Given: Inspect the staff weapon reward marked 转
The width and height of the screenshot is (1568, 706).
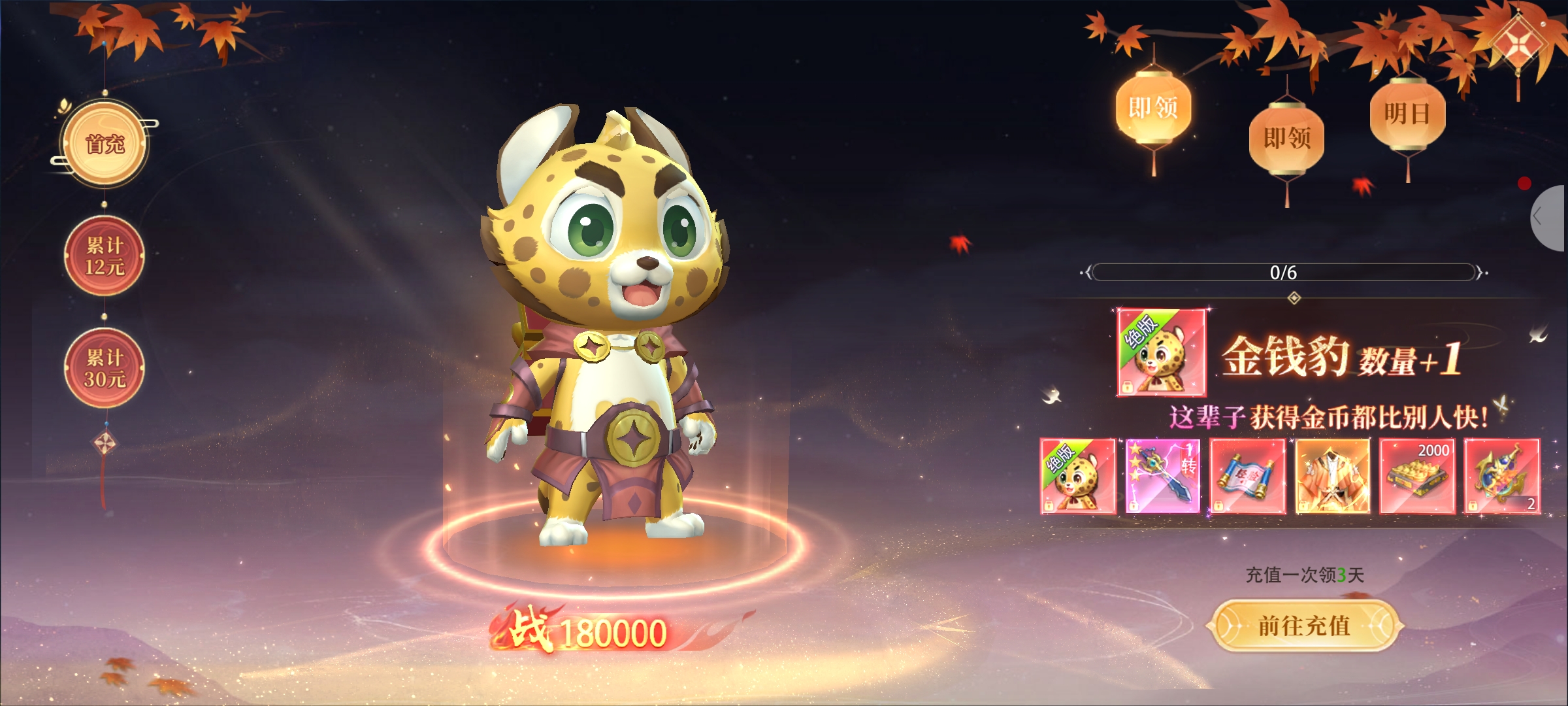Looking at the screenshot, I should [x=1163, y=476].
